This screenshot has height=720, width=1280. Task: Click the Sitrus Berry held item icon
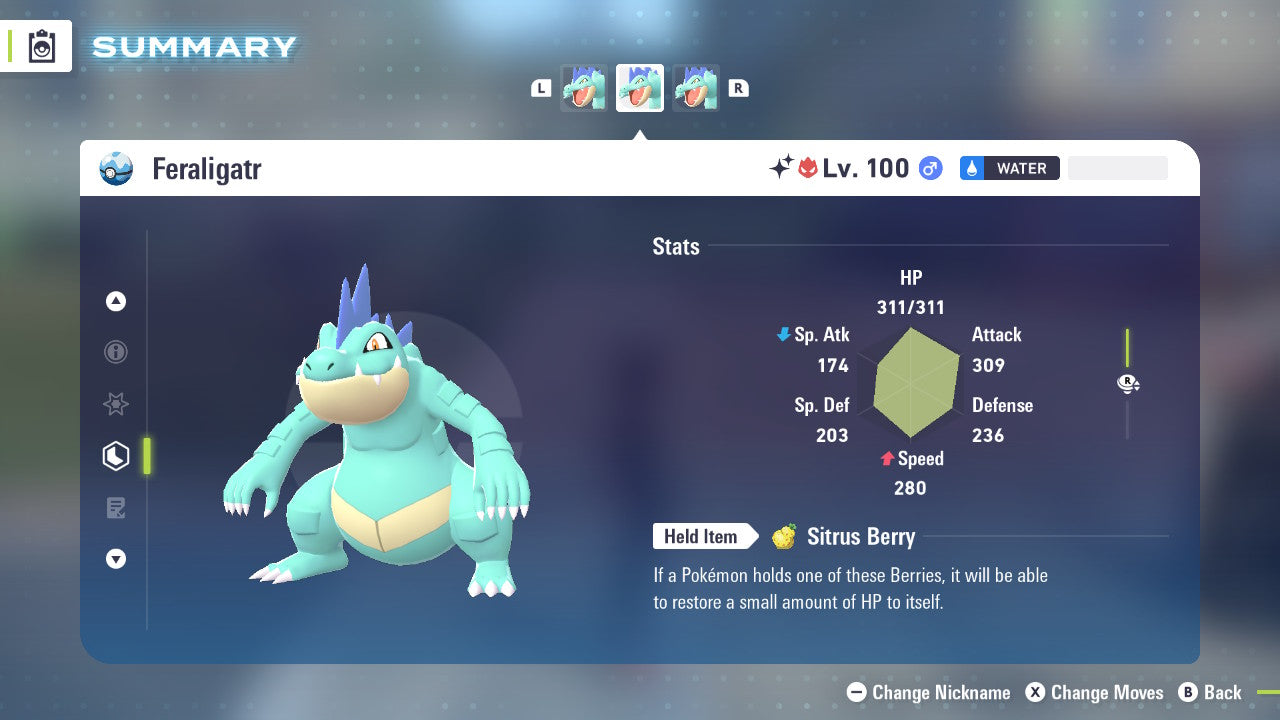(785, 536)
